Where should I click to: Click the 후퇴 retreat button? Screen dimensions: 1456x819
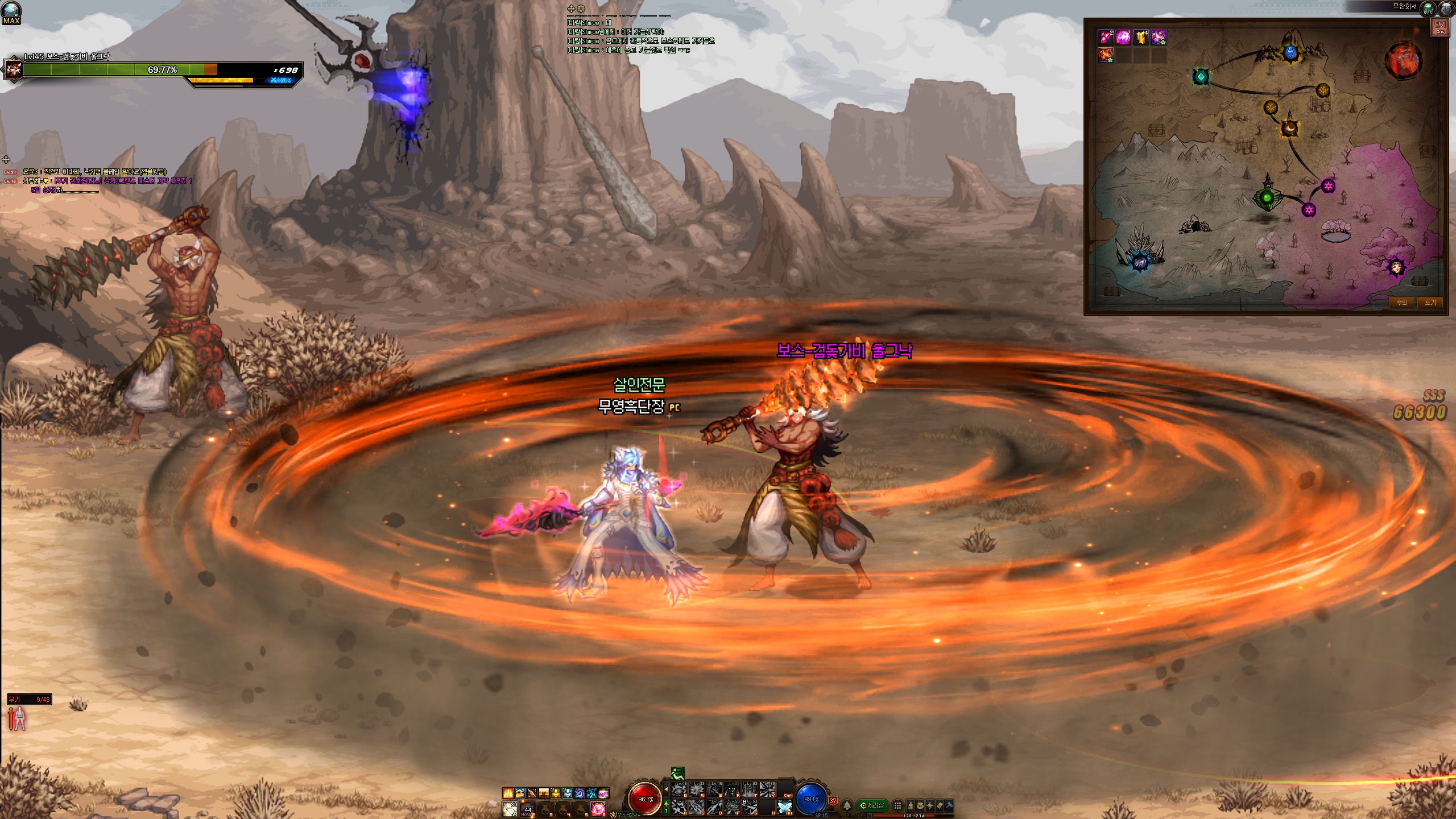tap(1401, 303)
